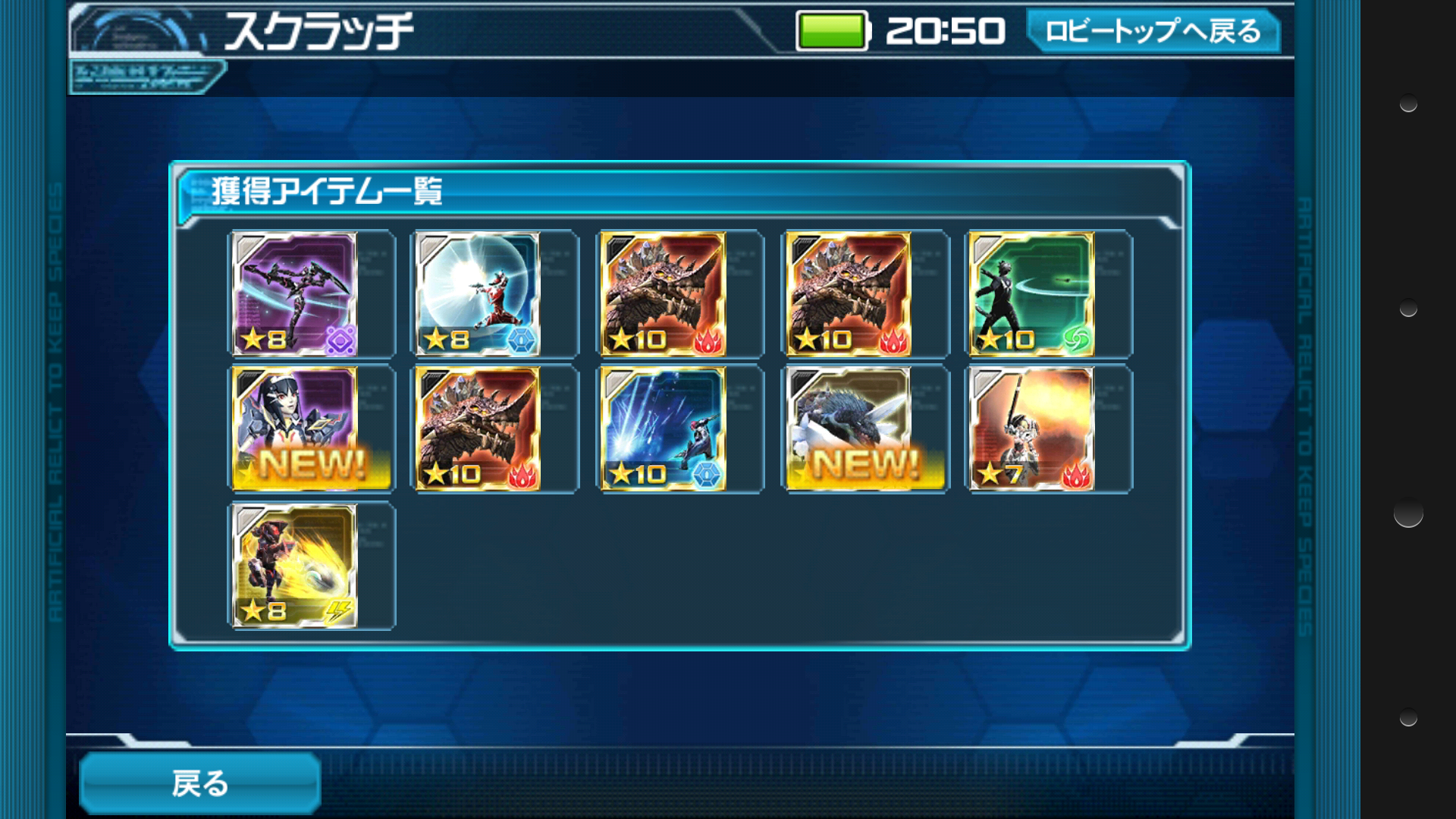Image resolution: width=1456 pixels, height=819 pixels.
Task: Choose the ★8 blue card with red gunner
Action: (x=479, y=294)
